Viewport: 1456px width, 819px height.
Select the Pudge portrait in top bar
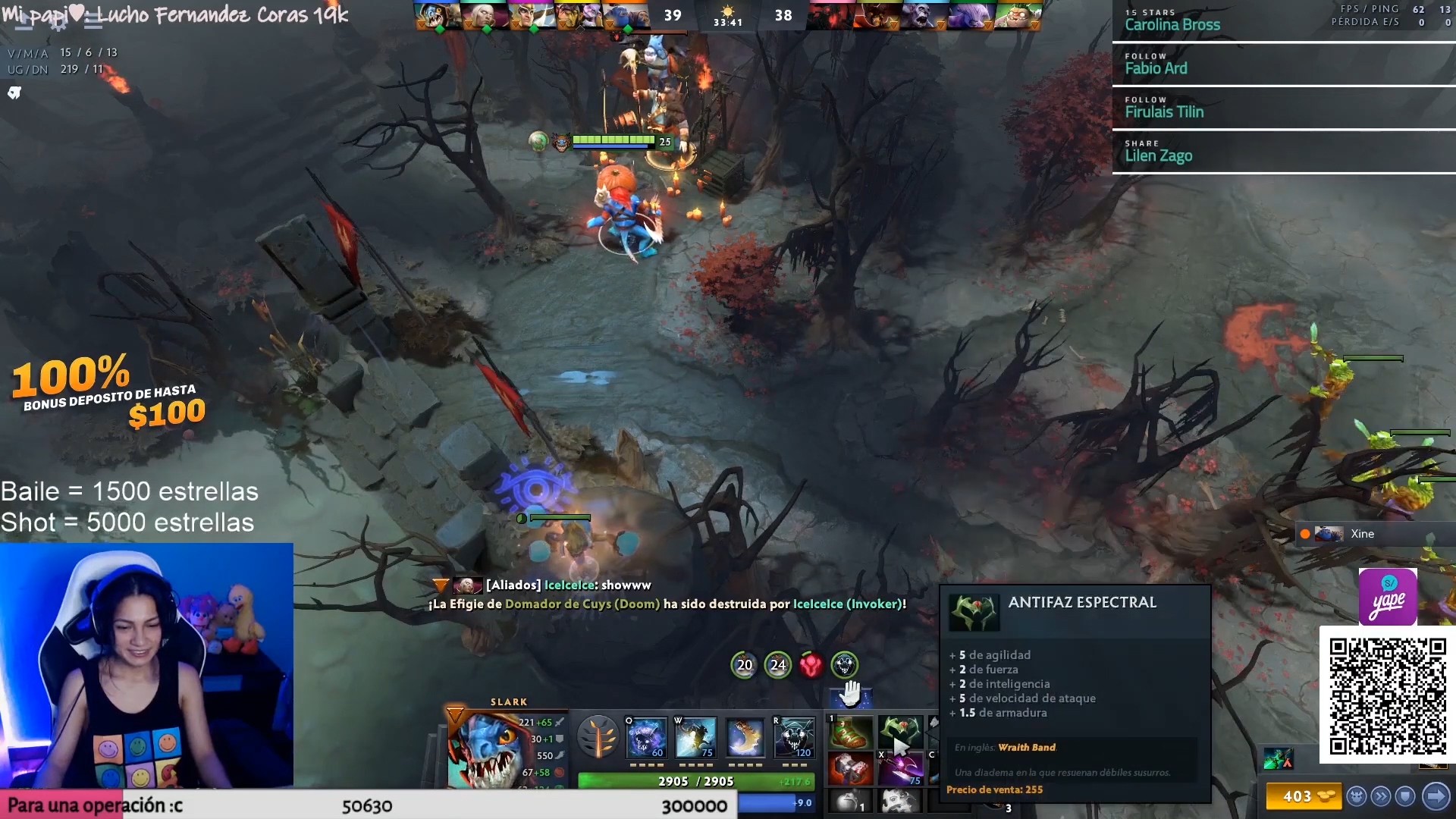click(1016, 15)
